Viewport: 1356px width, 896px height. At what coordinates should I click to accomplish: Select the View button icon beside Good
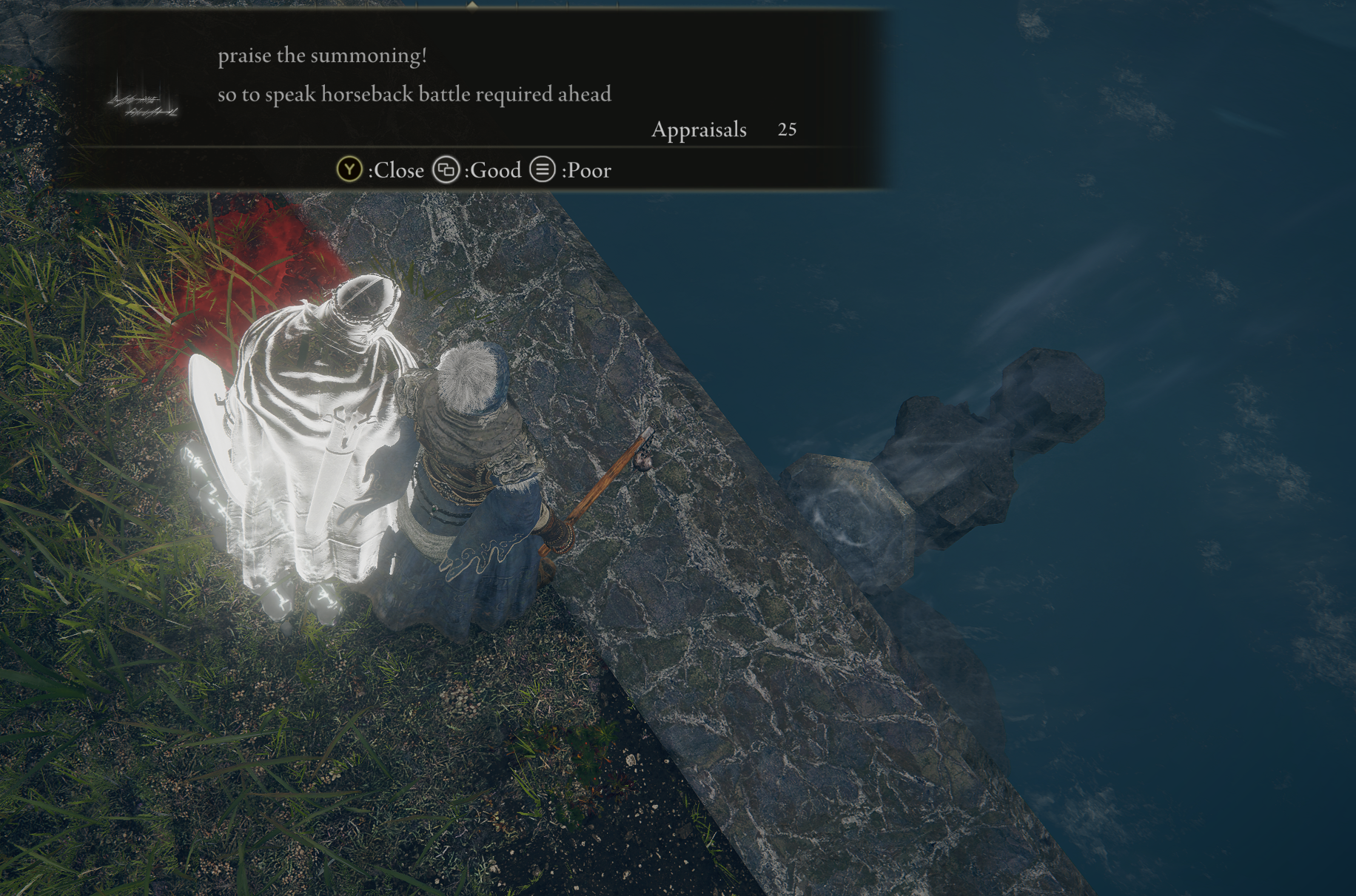pos(445,169)
